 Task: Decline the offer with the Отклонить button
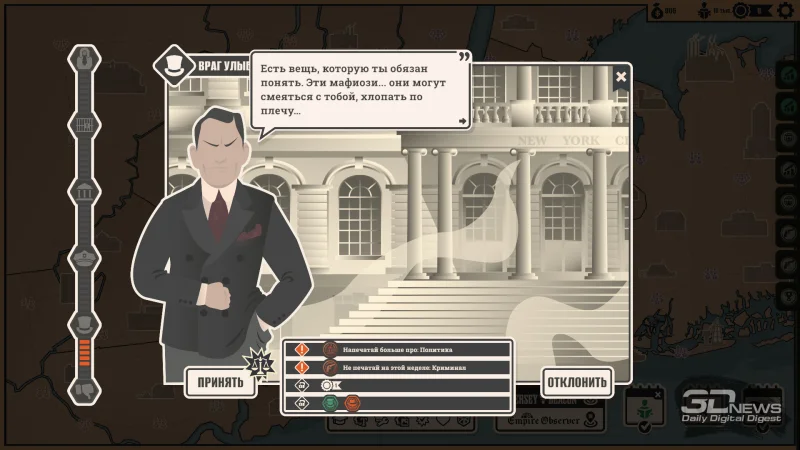pos(576,382)
